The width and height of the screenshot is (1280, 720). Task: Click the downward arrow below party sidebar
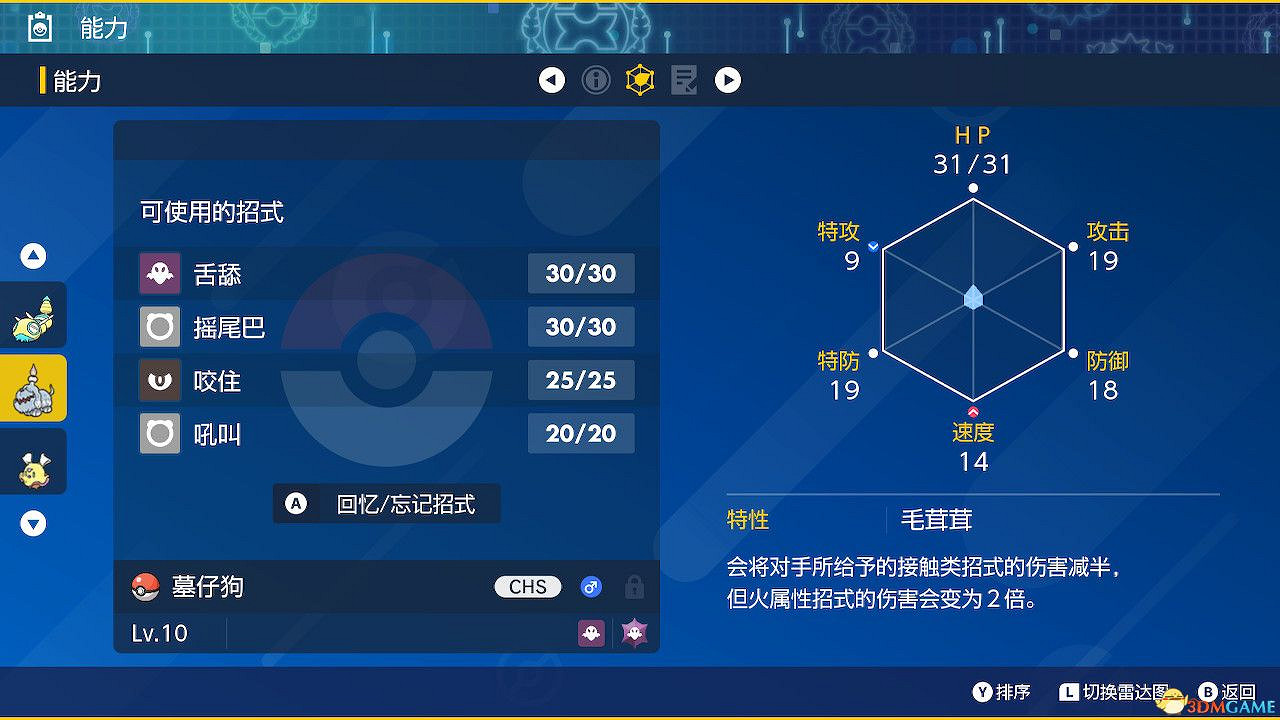32,522
